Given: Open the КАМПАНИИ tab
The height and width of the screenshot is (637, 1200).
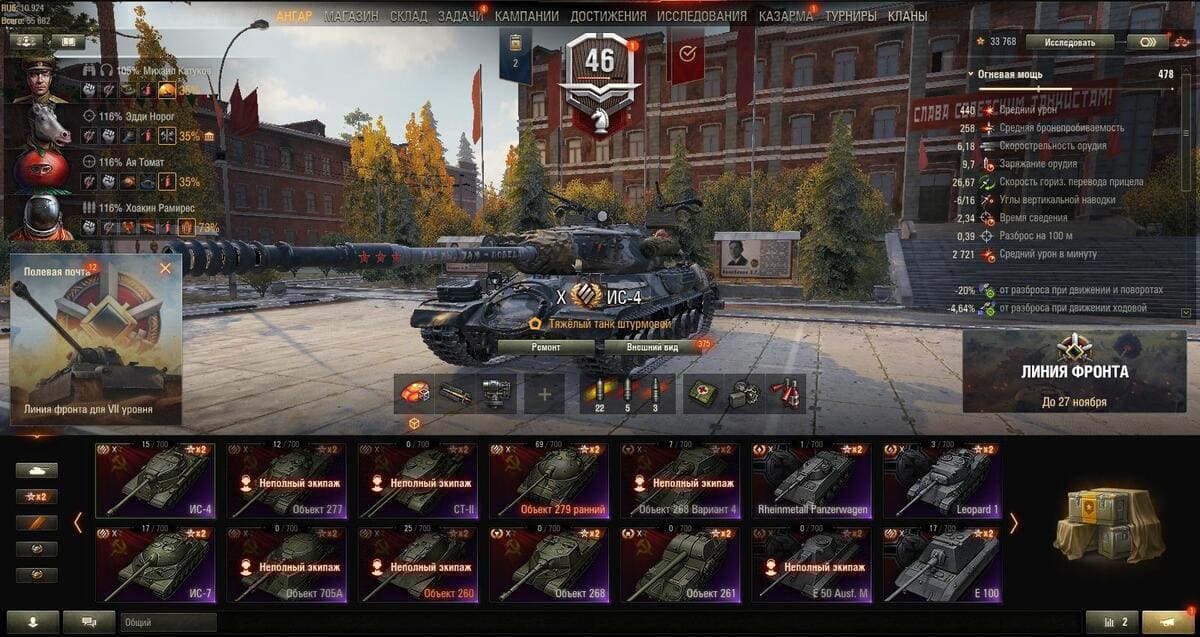Looking at the screenshot, I should coord(527,16).
